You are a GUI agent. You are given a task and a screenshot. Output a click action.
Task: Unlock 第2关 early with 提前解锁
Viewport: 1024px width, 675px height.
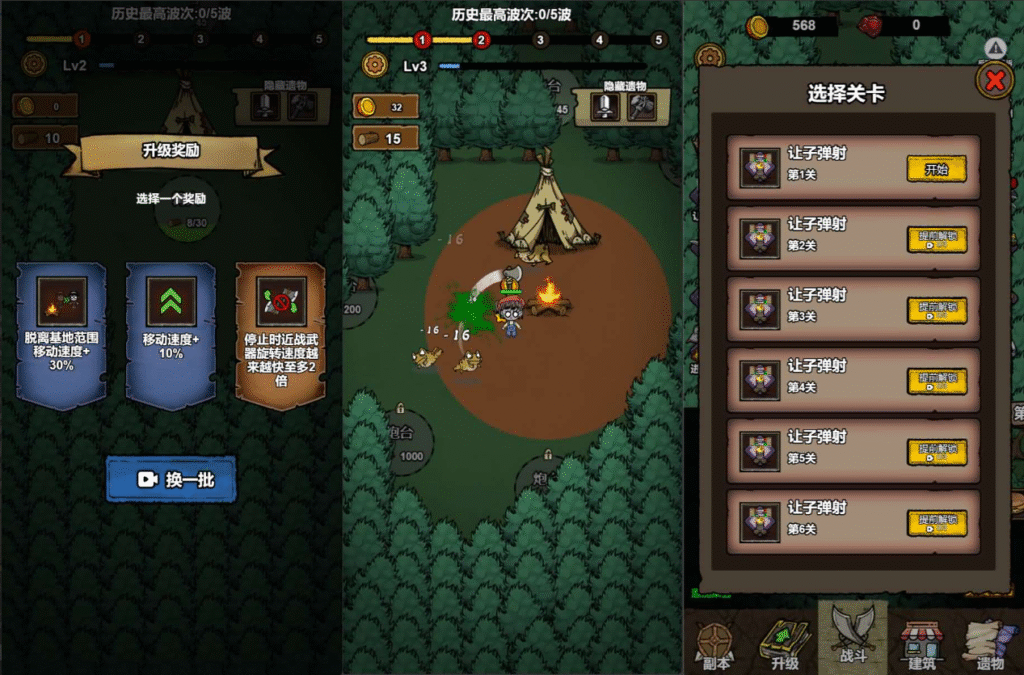click(x=936, y=240)
